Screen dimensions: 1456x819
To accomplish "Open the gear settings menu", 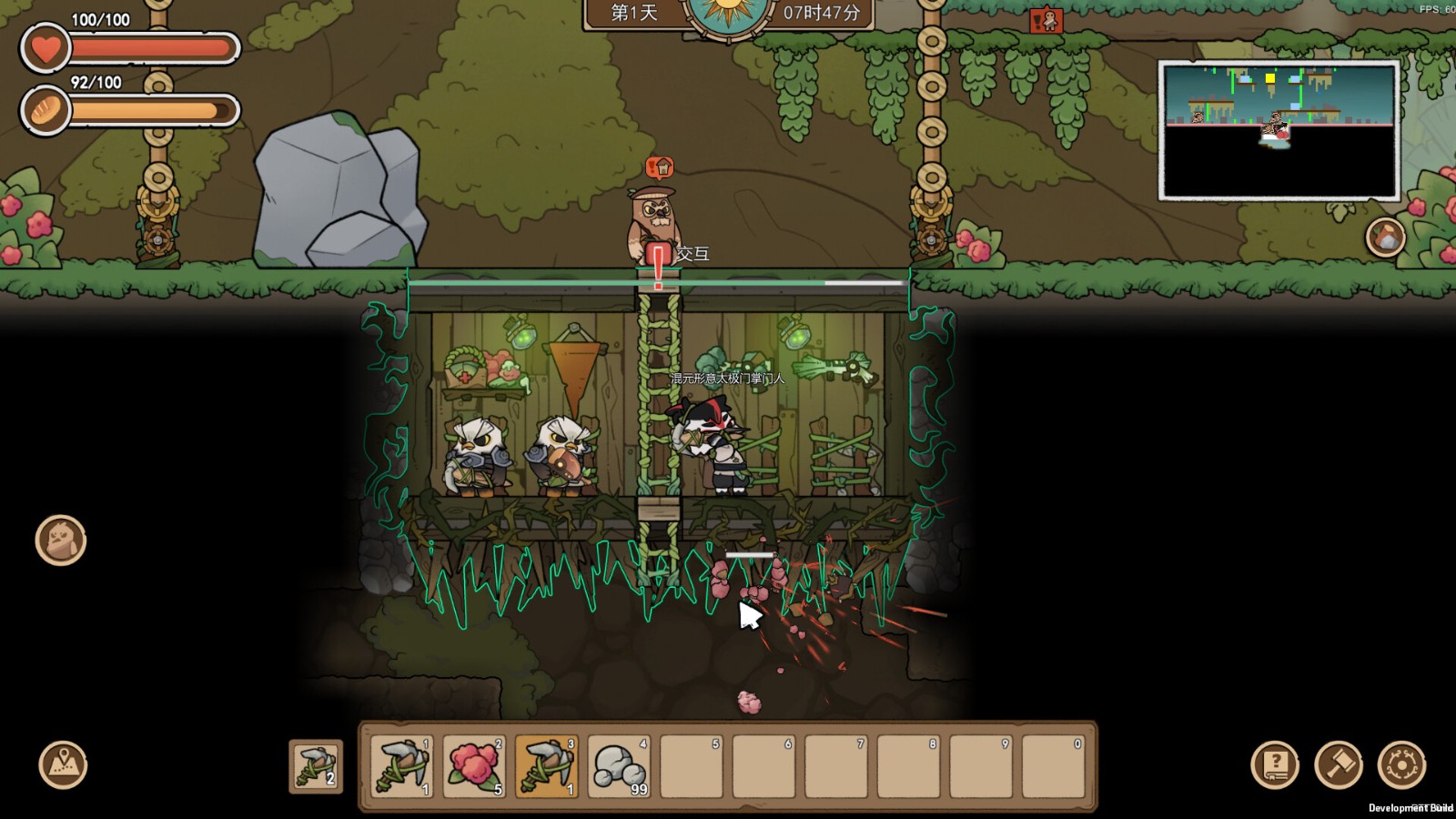I will pos(1401,764).
